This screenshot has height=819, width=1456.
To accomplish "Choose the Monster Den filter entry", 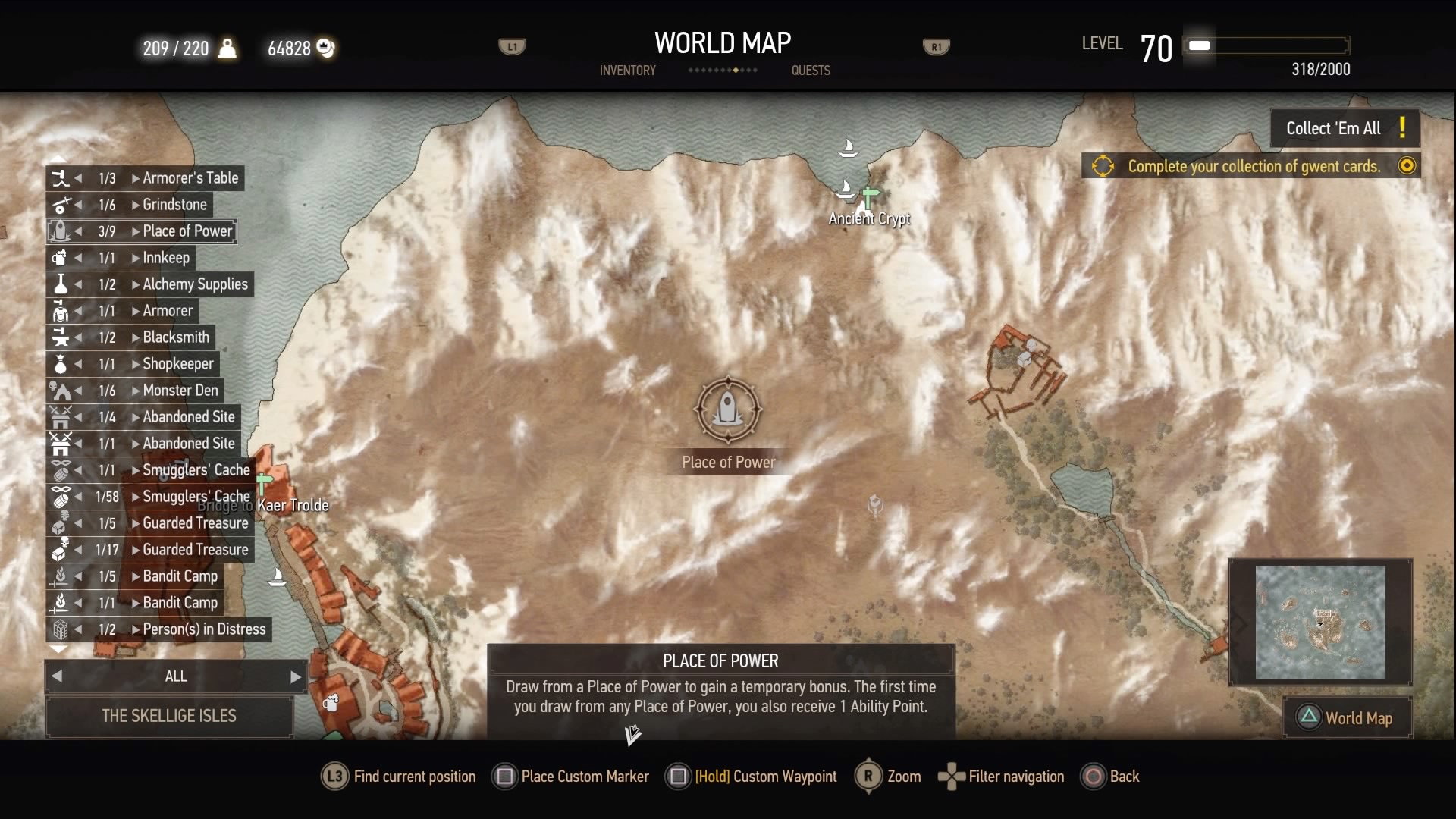I will click(x=180, y=391).
